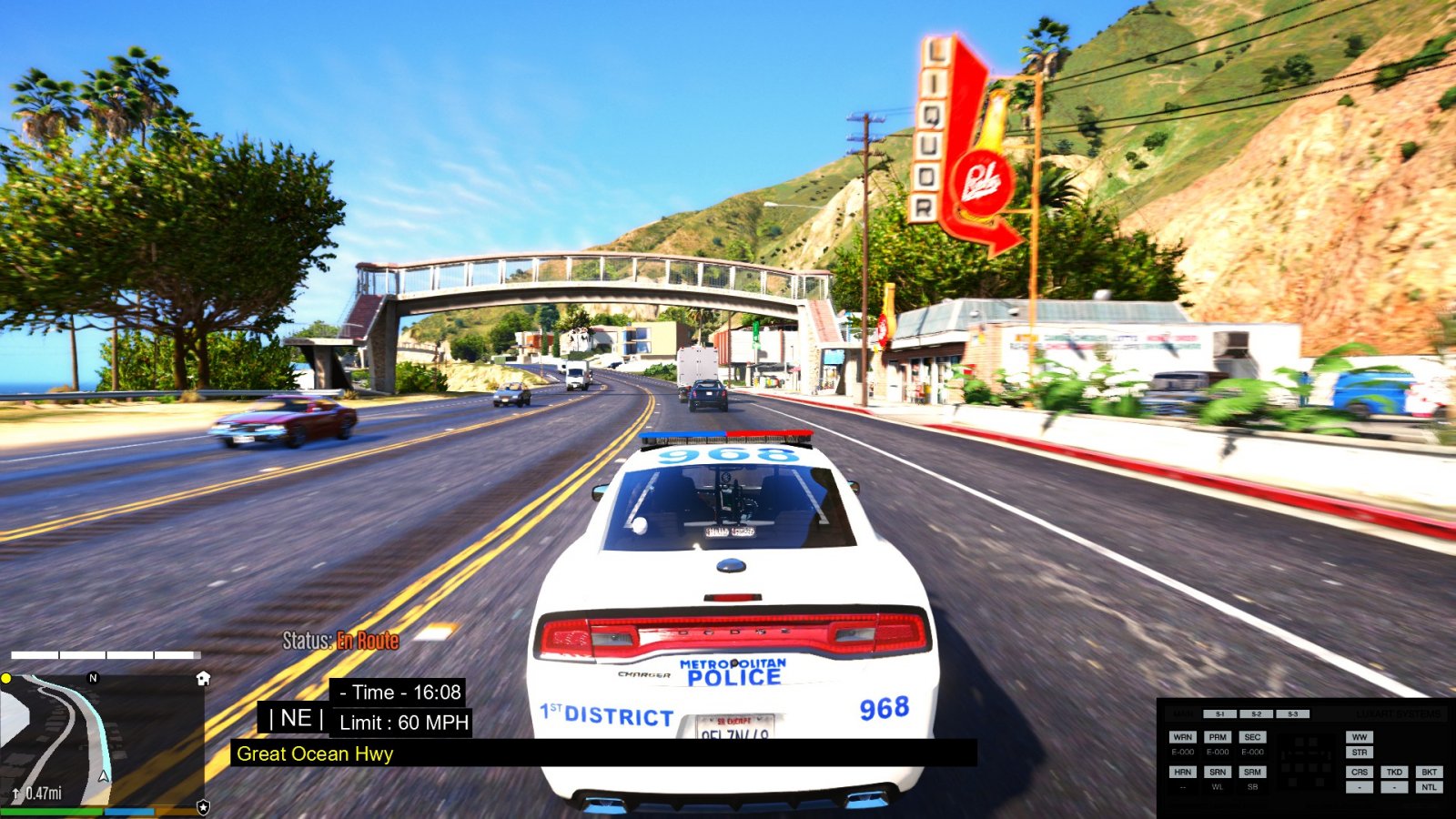Image resolution: width=1456 pixels, height=819 pixels.
Task: Toggle the STR button on the siren panel
Action: (x=1360, y=753)
